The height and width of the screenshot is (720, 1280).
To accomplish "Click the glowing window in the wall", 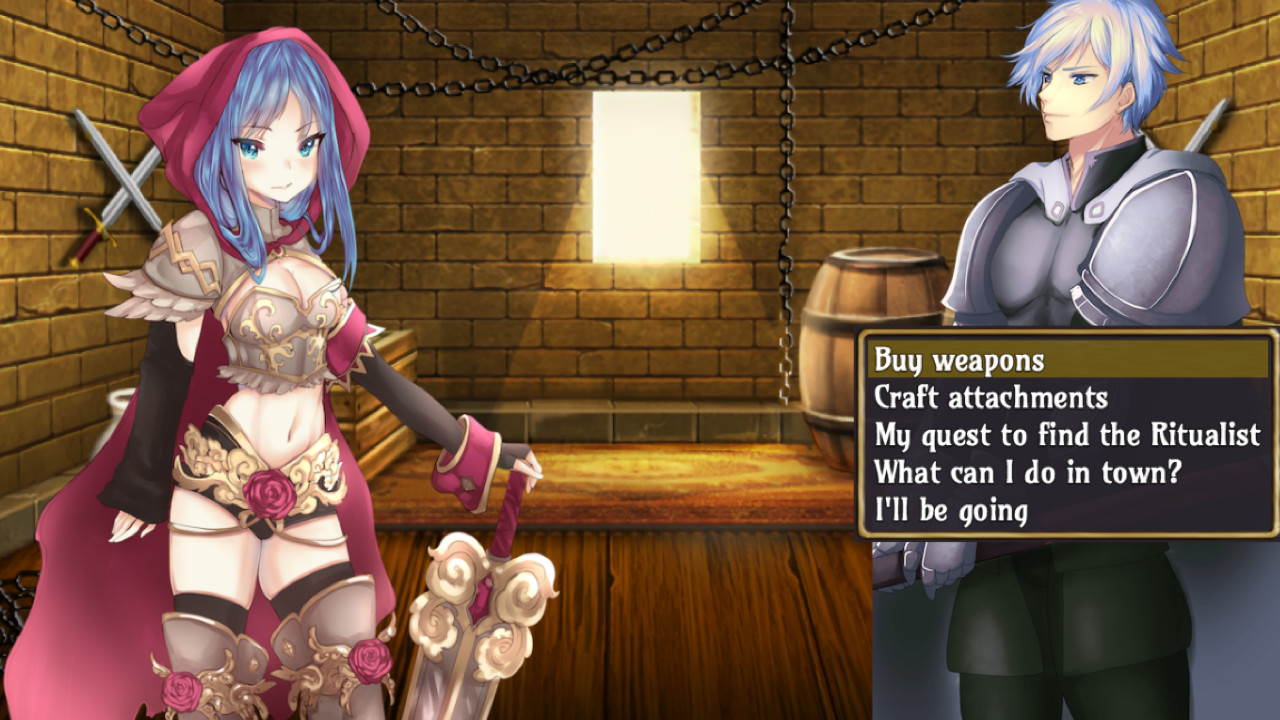I will pos(645,165).
